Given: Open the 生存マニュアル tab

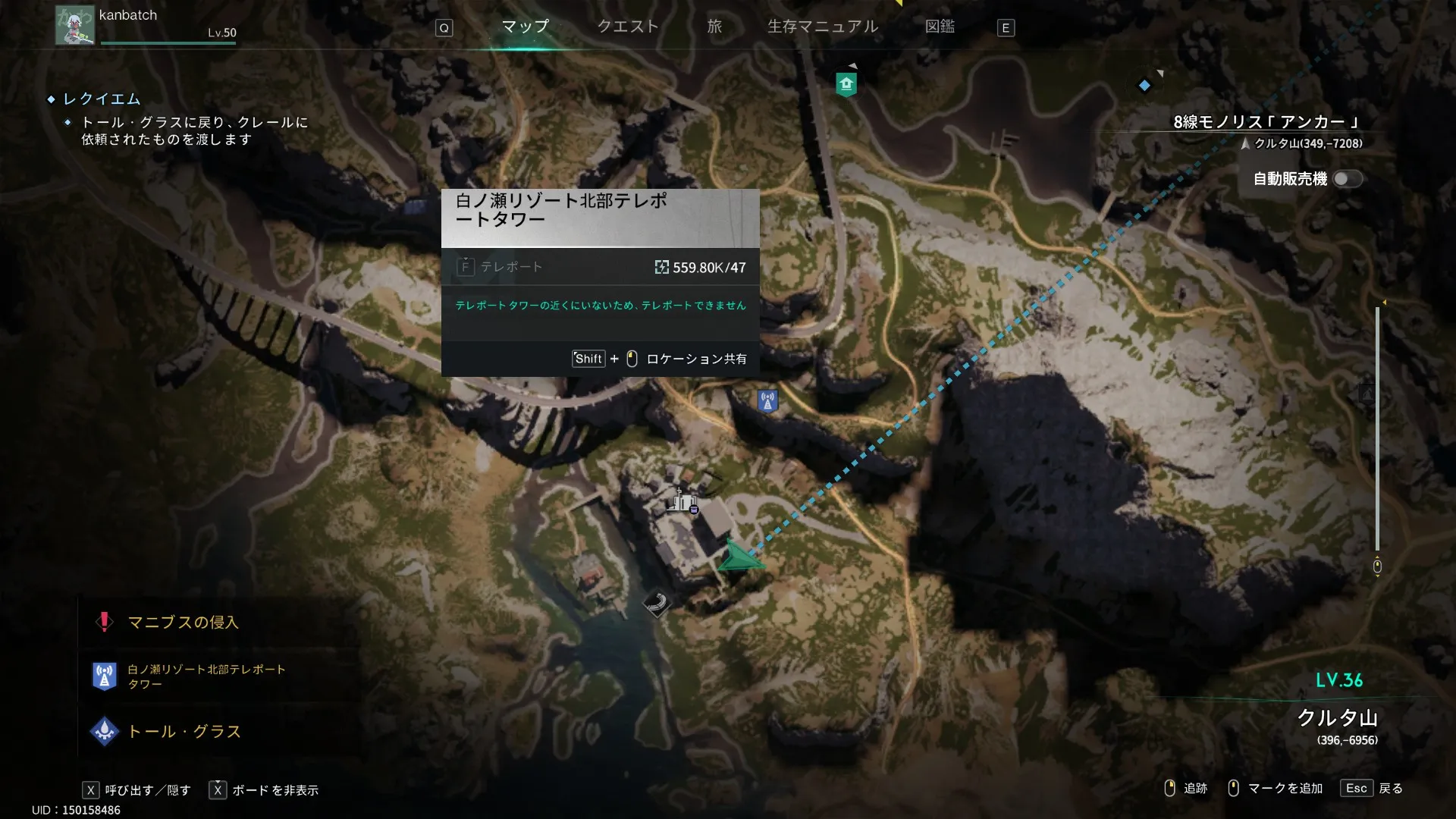Looking at the screenshot, I should tap(823, 27).
